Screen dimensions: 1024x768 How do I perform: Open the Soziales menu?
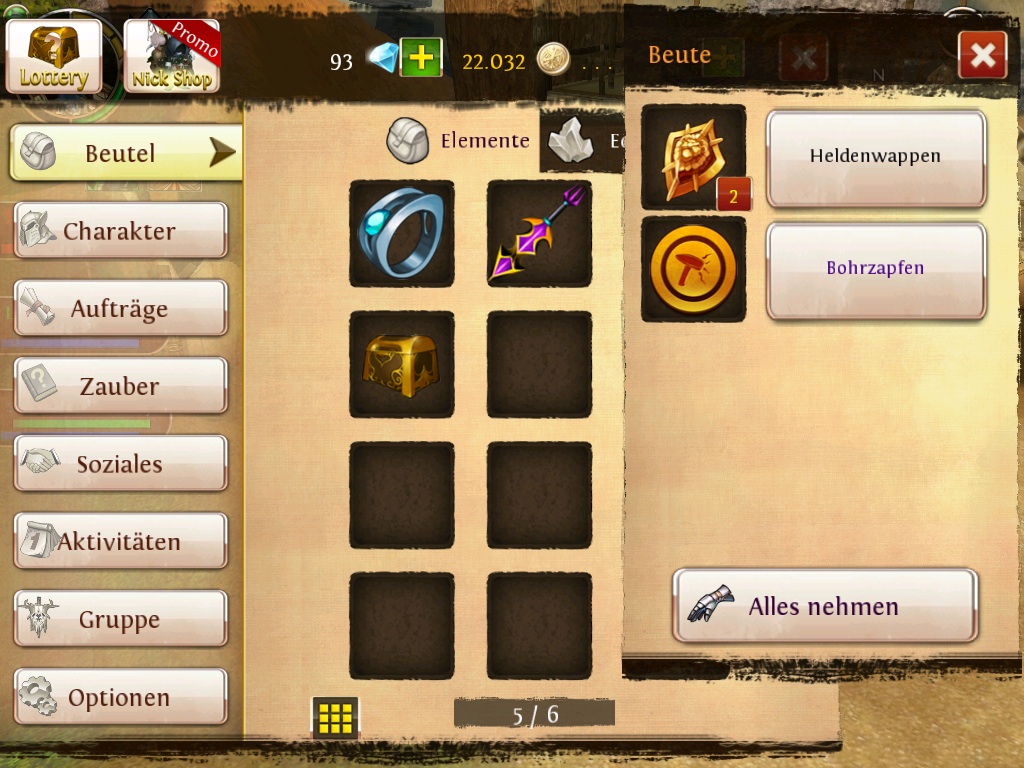(x=120, y=464)
